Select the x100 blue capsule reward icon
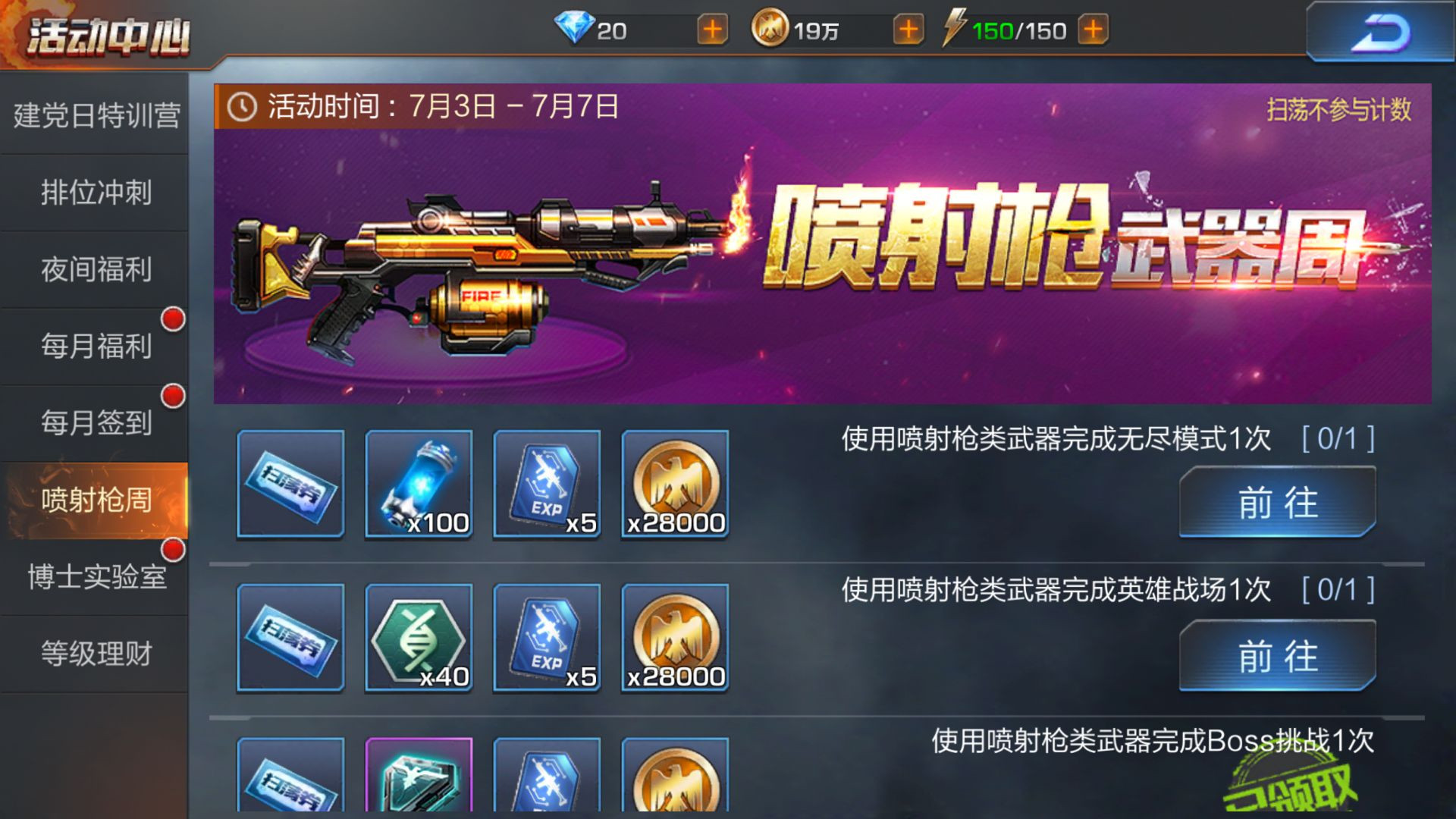1456x819 pixels. 418,485
